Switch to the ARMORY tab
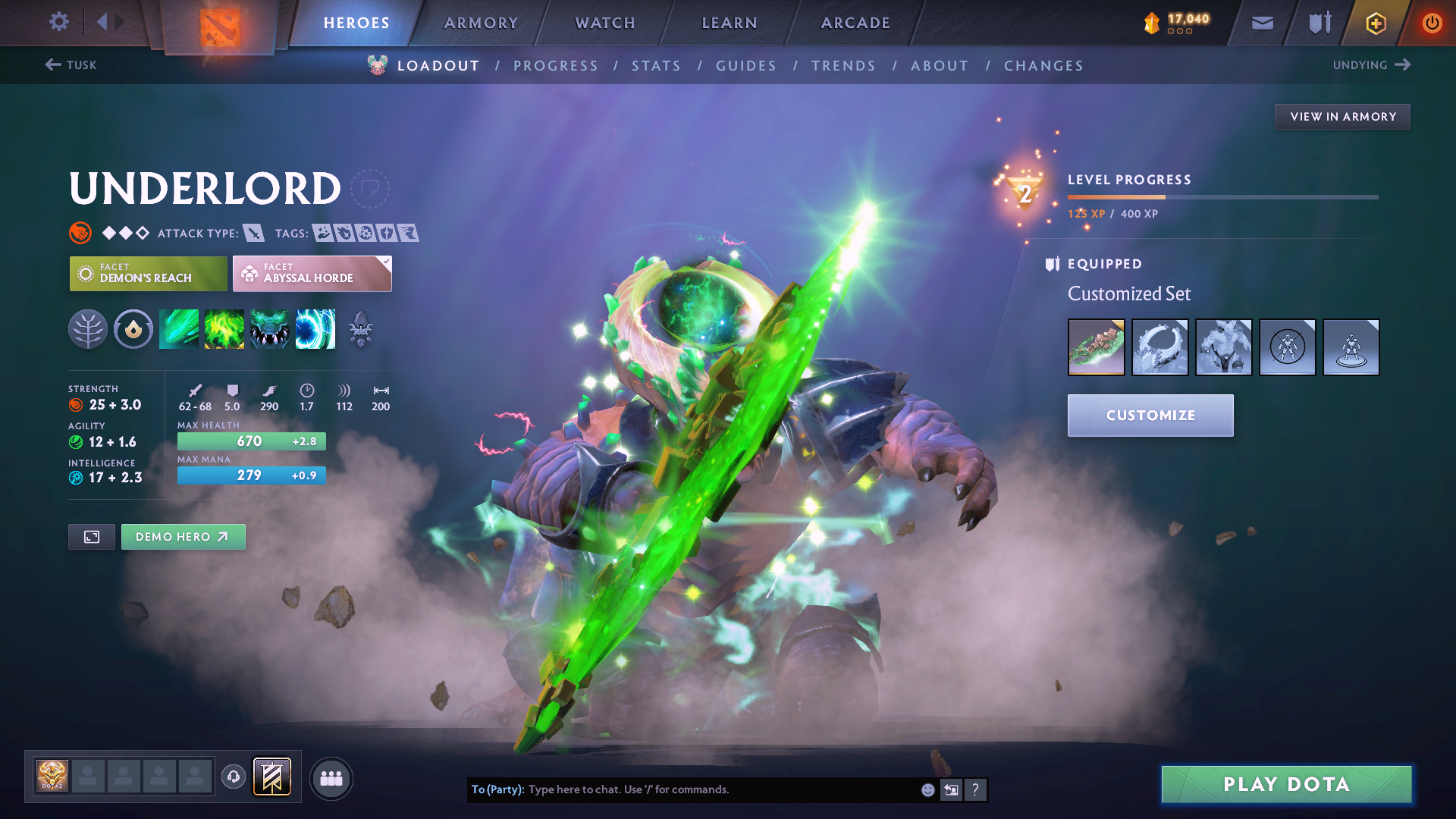The height and width of the screenshot is (819, 1456). pyautogui.click(x=481, y=23)
